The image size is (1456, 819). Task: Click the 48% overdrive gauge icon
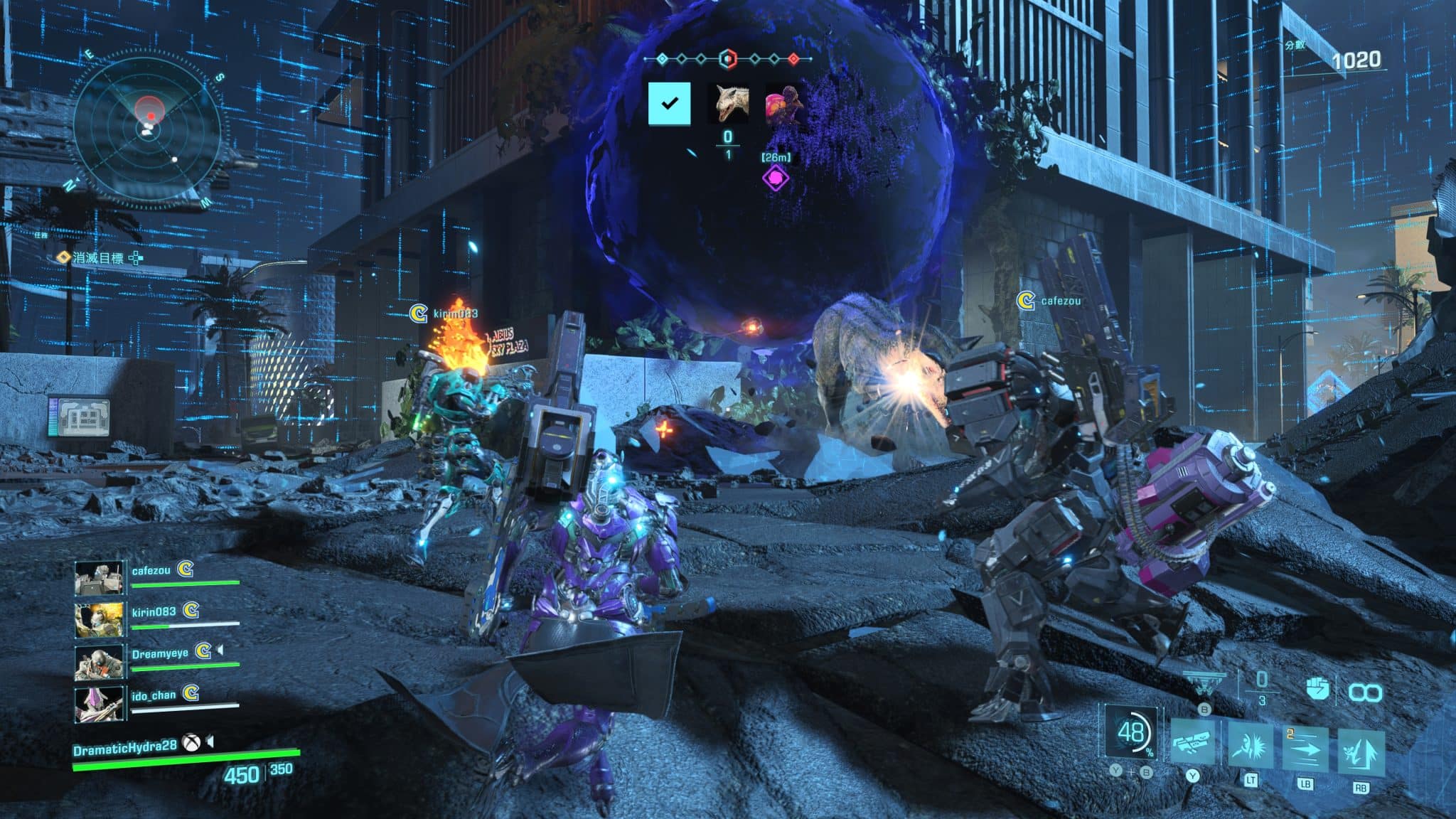(x=1130, y=732)
